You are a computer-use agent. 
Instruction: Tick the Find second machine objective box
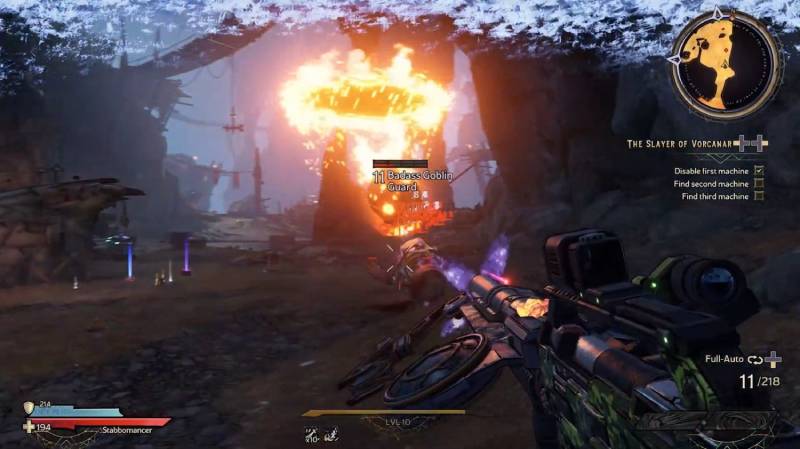pos(759,183)
